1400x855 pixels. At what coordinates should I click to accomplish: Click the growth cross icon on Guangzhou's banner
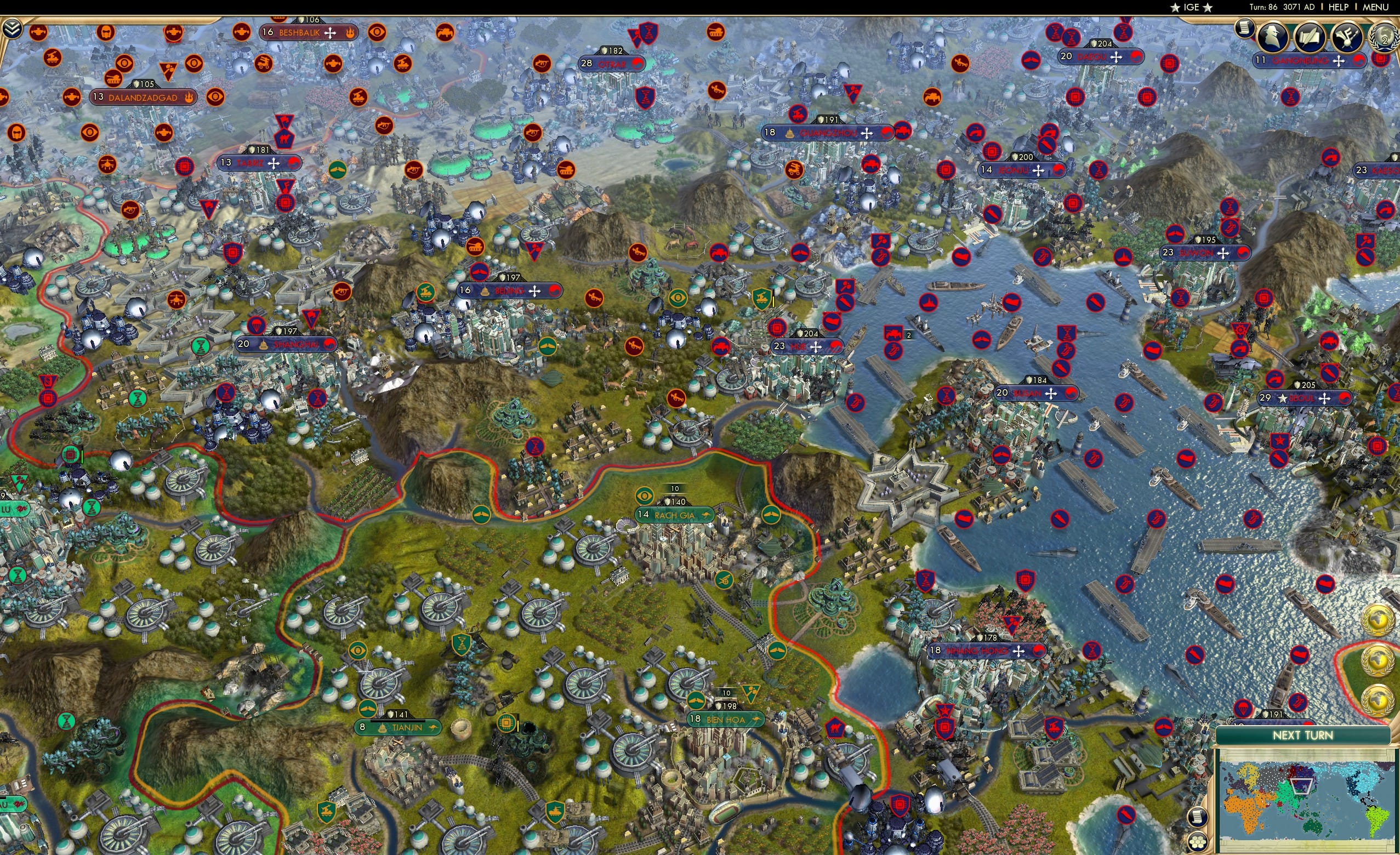click(867, 133)
